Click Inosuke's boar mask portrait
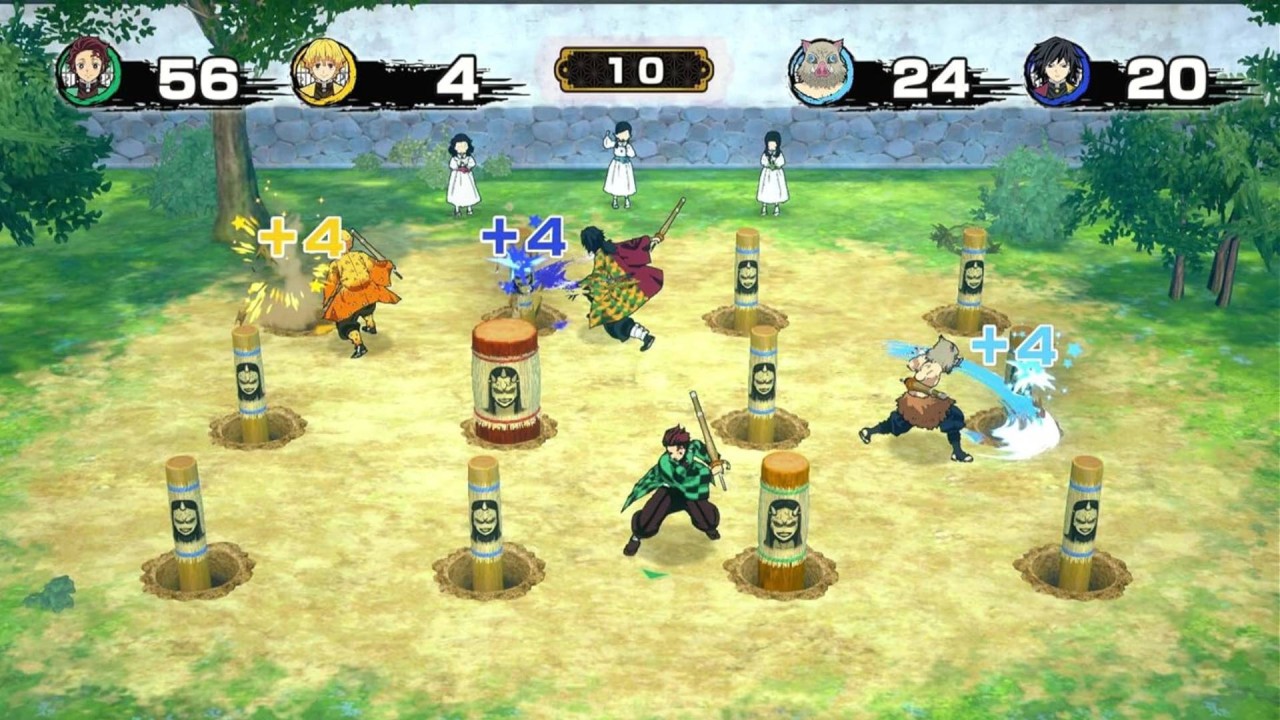The height and width of the screenshot is (720, 1280). [x=822, y=72]
